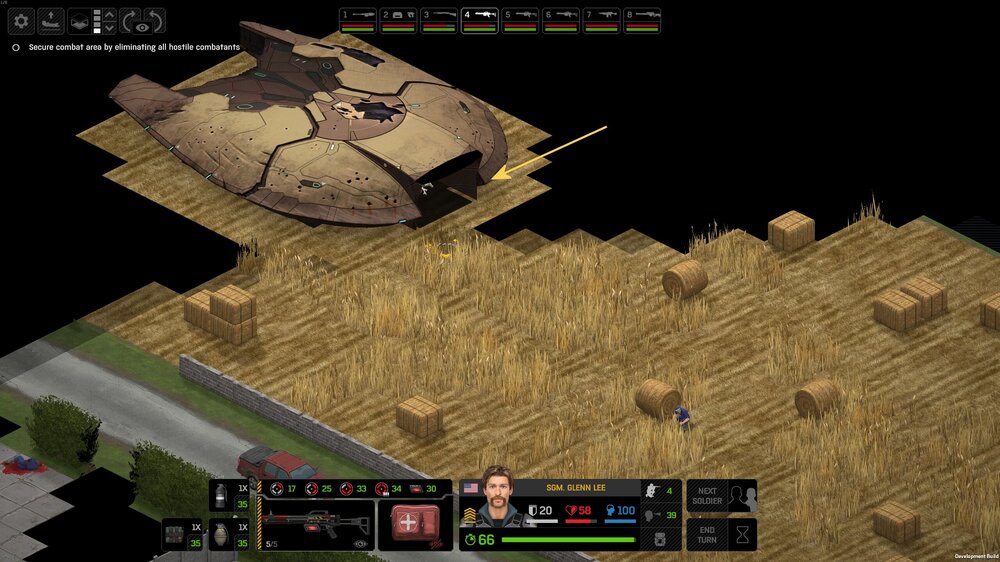Select soldier 6 from the squad bar

click(x=561, y=20)
